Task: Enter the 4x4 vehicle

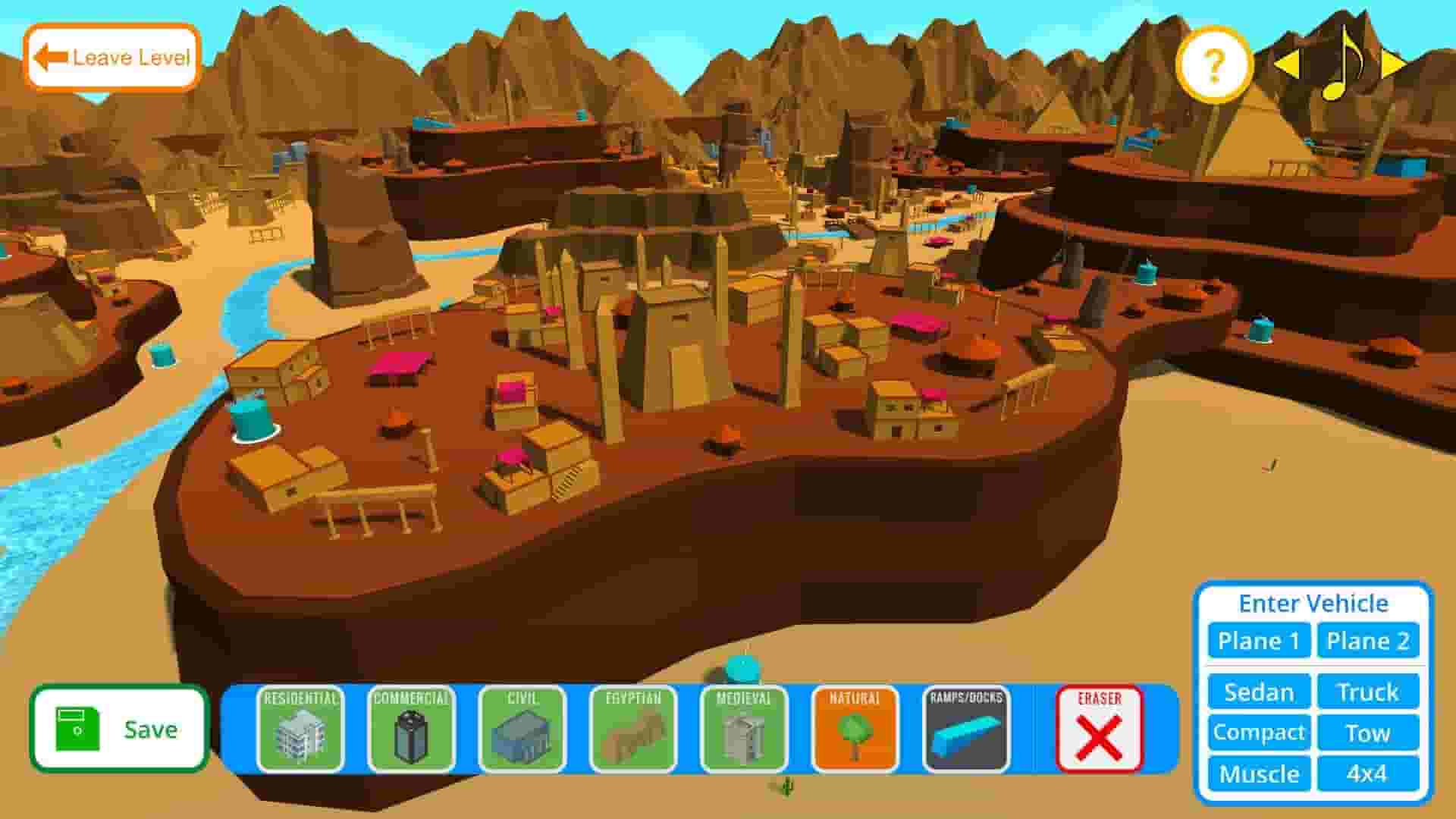Action: point(1369,774)
